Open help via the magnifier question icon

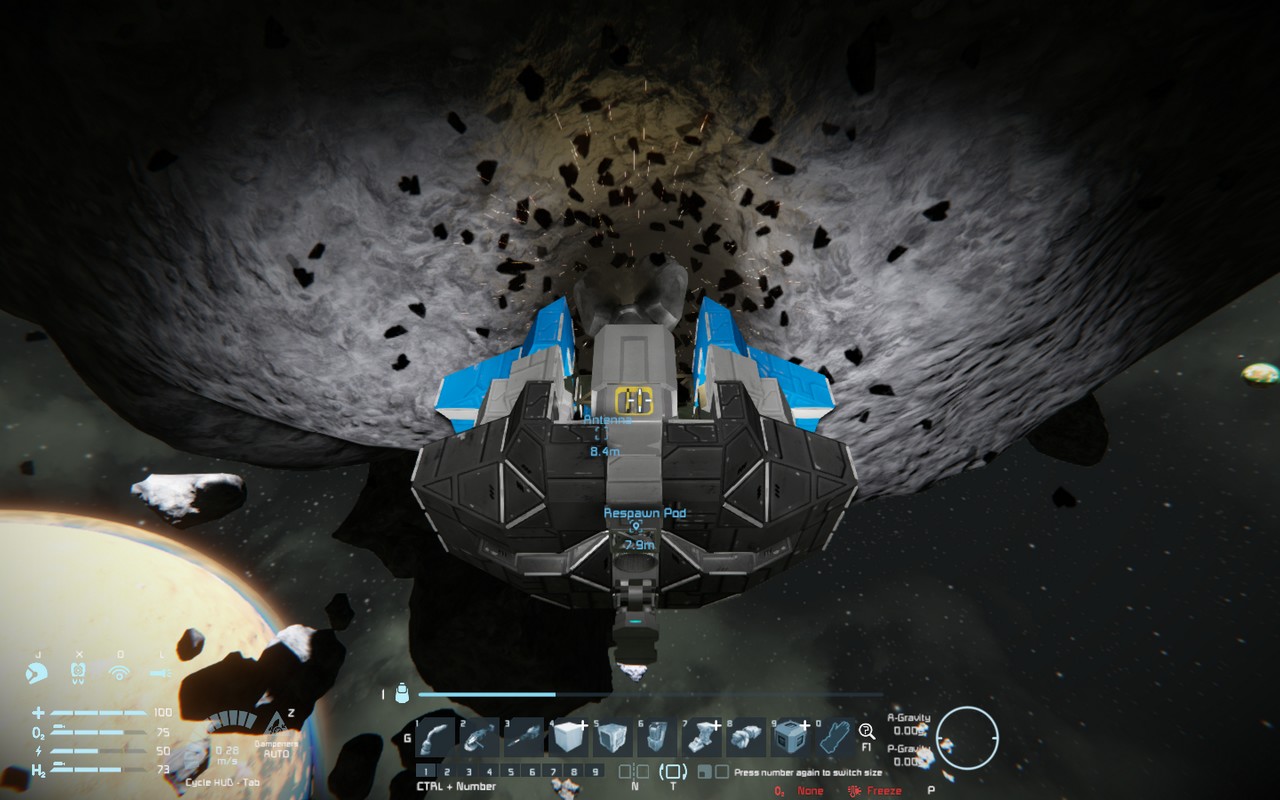867,732
